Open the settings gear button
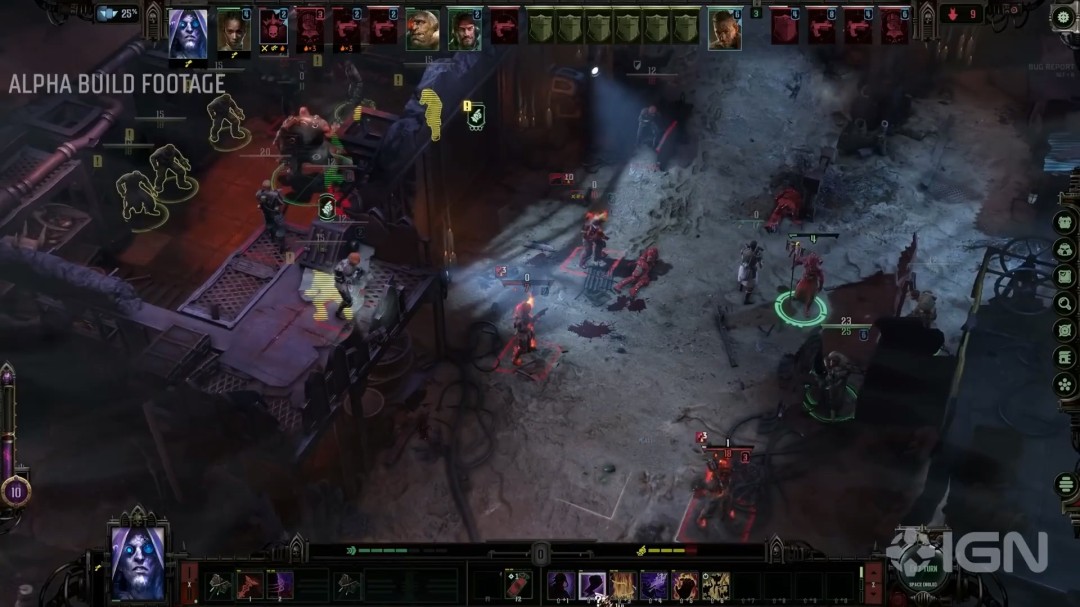 pyautogui.click(x=1062, y=17)
